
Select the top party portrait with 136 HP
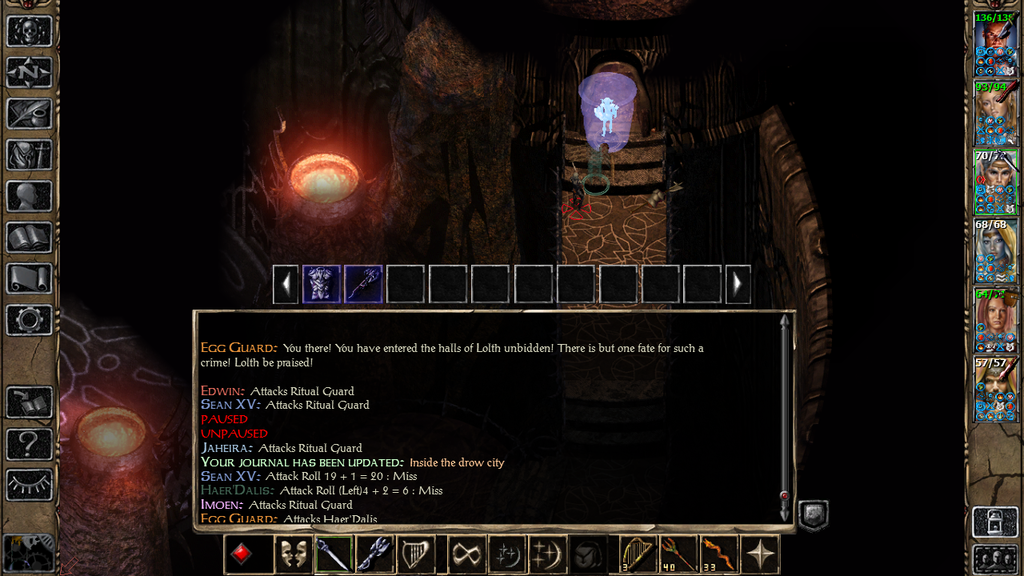click(x=996, y=43)
